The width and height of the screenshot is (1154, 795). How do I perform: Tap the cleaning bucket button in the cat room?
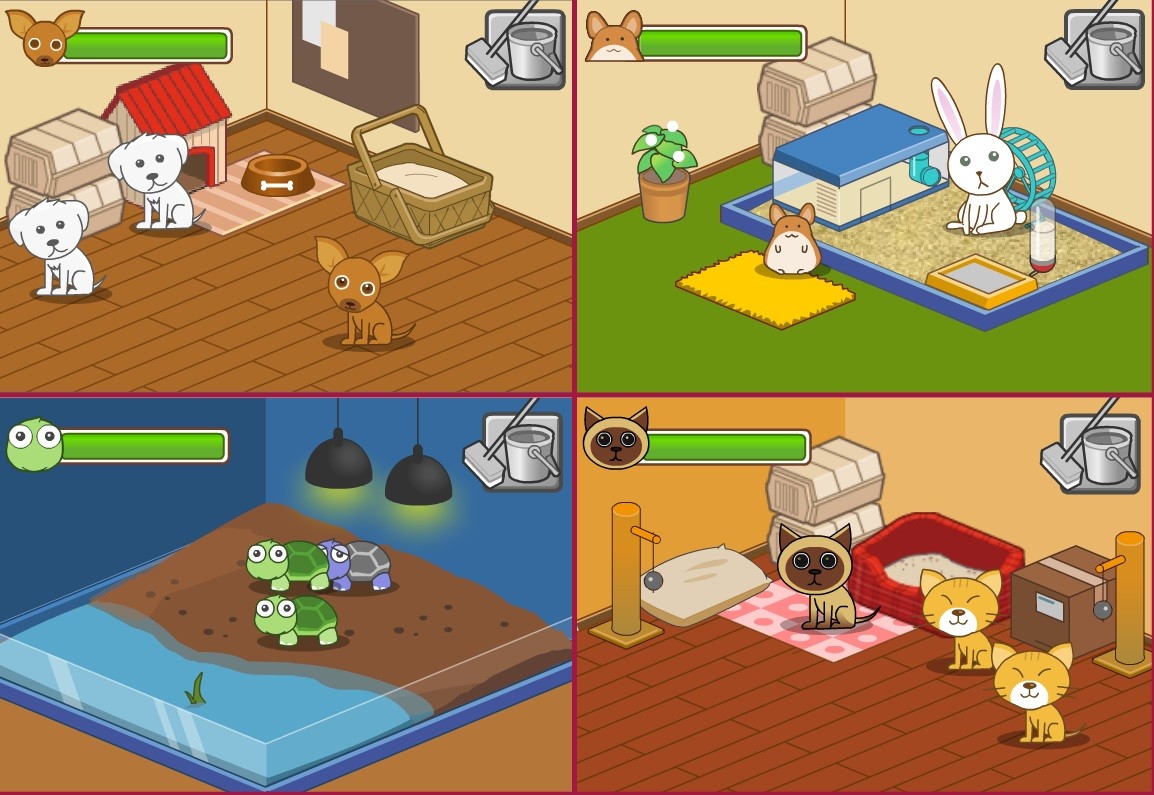click(x=1093, y=454)
